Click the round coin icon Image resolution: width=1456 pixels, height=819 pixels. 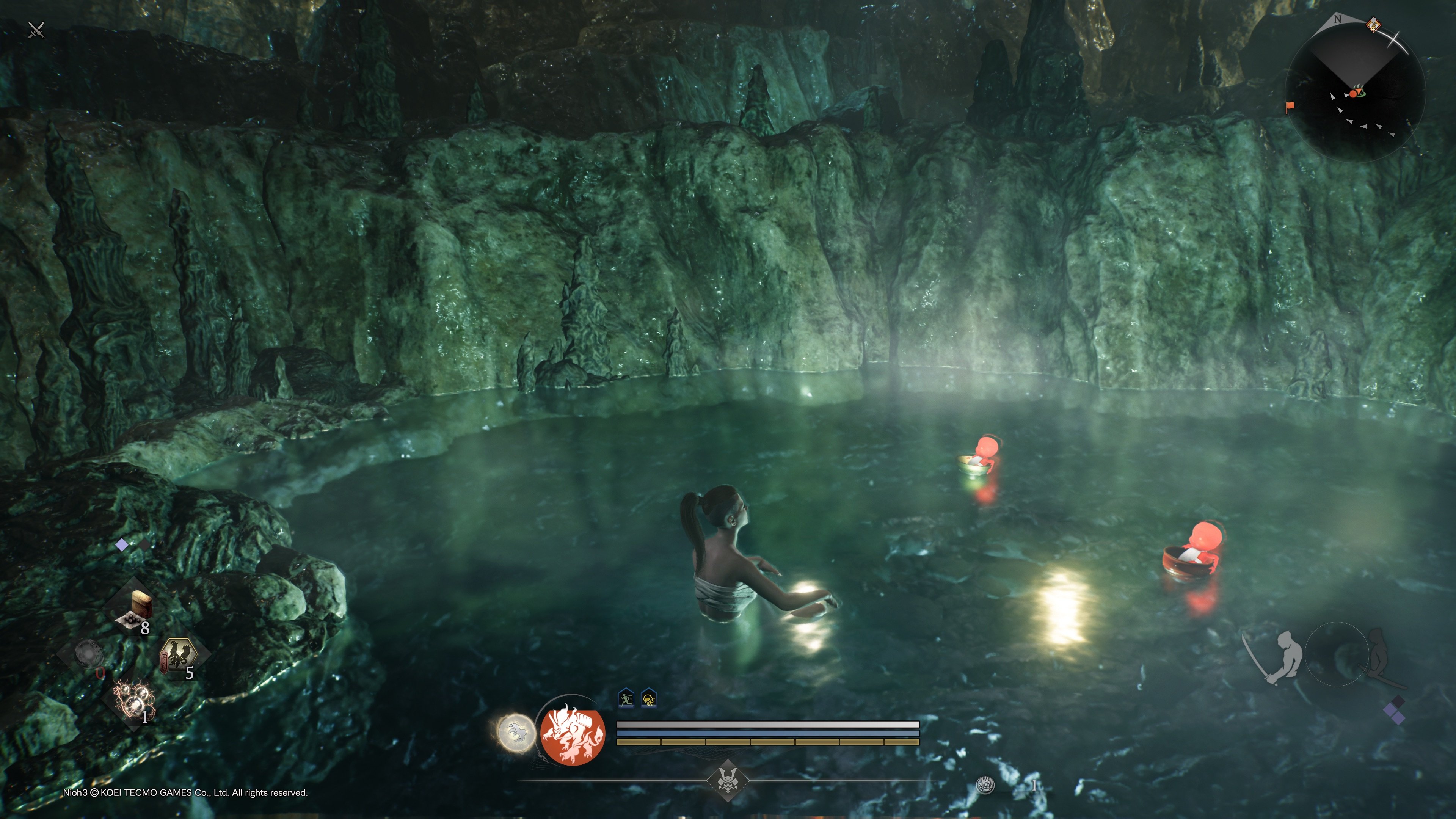tap(985, 784)
